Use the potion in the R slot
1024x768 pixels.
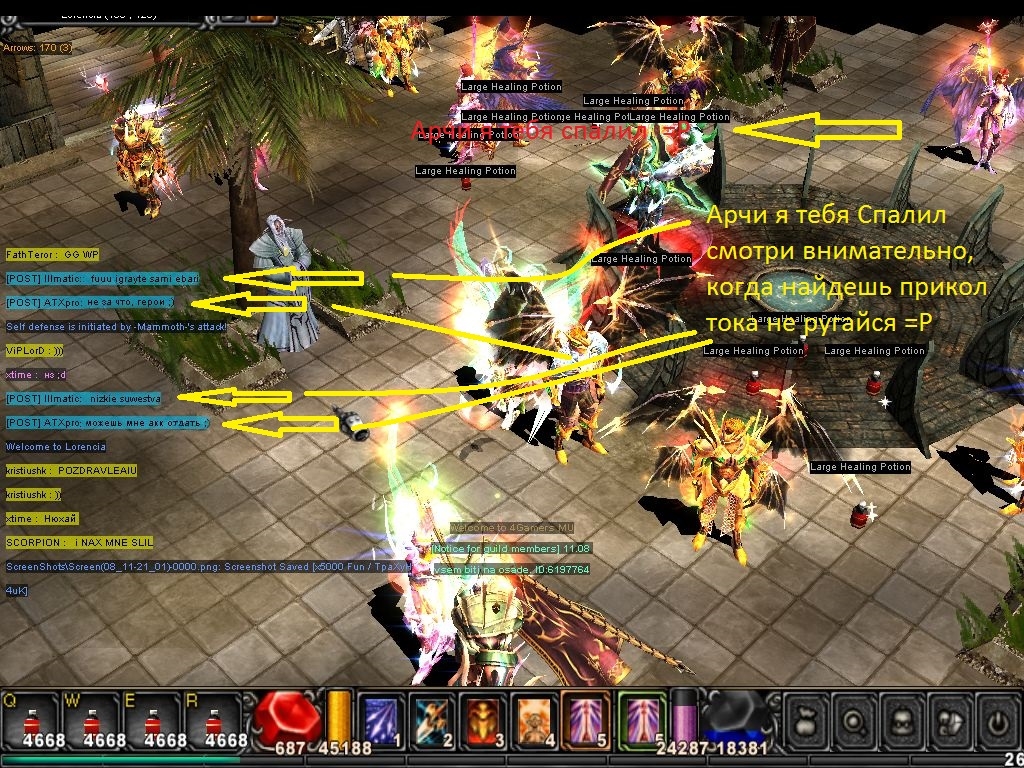(212, 720)
